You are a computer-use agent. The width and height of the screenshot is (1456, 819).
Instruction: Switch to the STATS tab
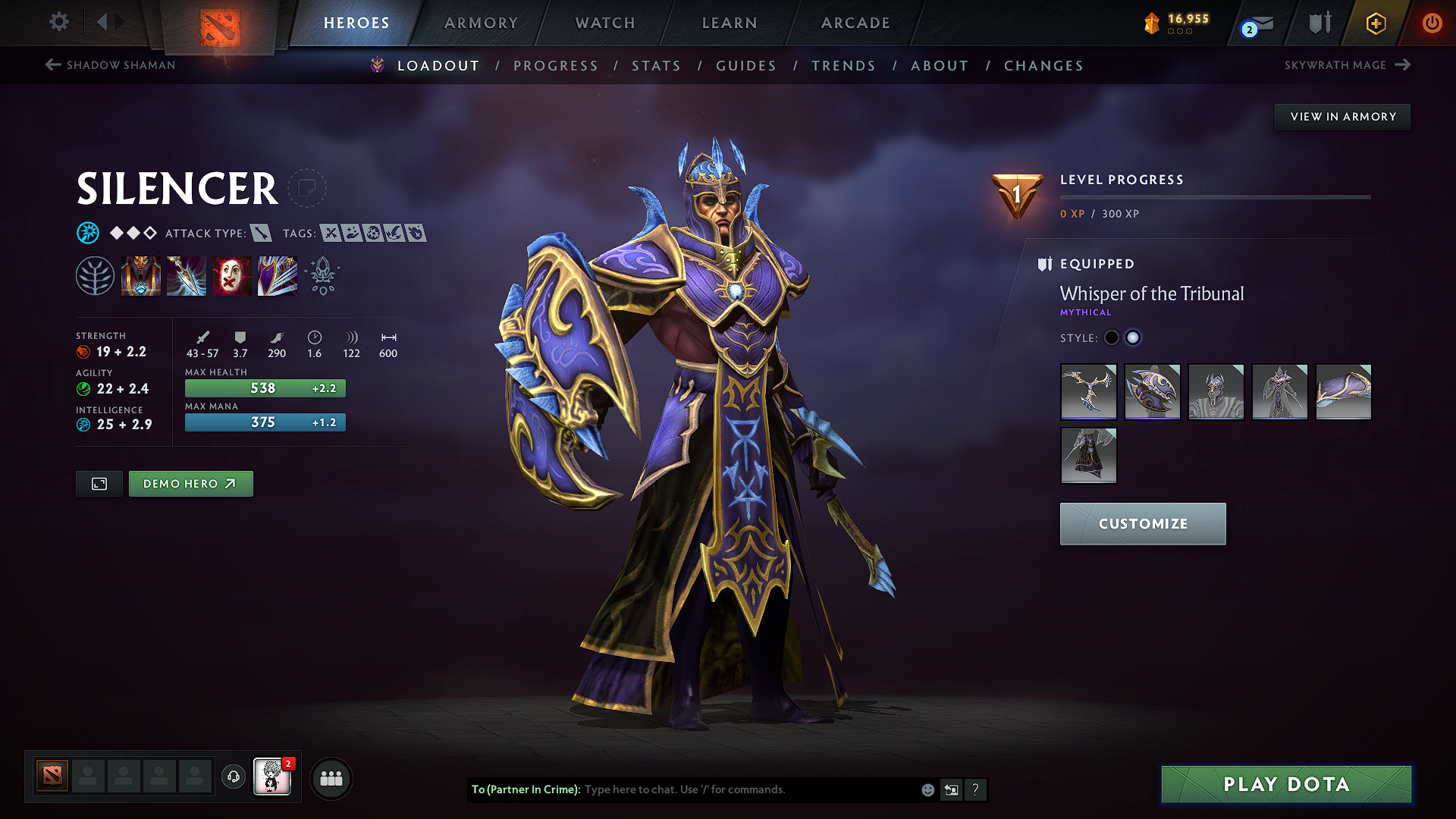(656, 65)
